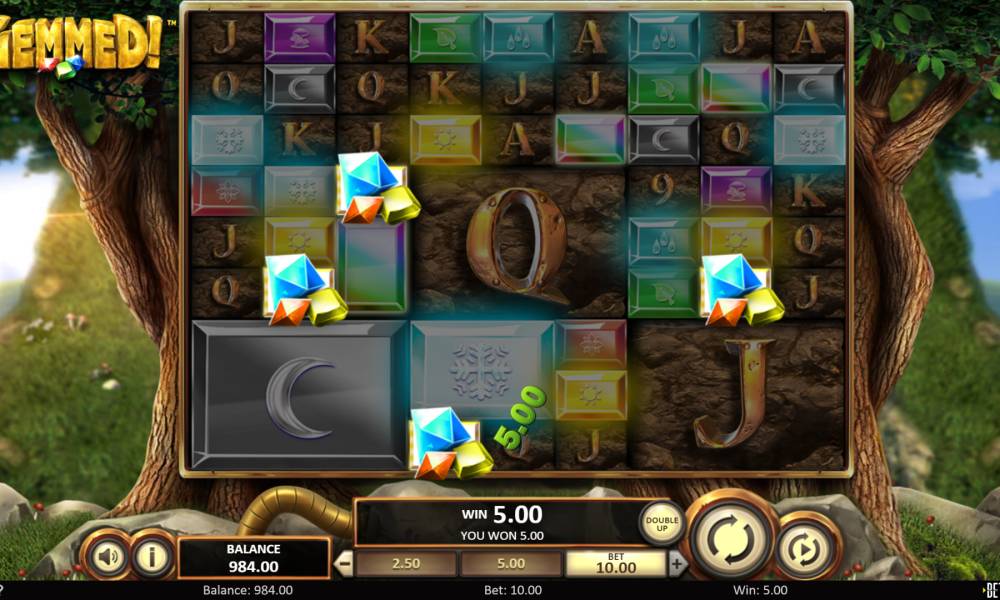The height and width of the screenshot is (600, 1000).
Task: Choose the 5.00 bet option
Action: [x=510, y=563]
